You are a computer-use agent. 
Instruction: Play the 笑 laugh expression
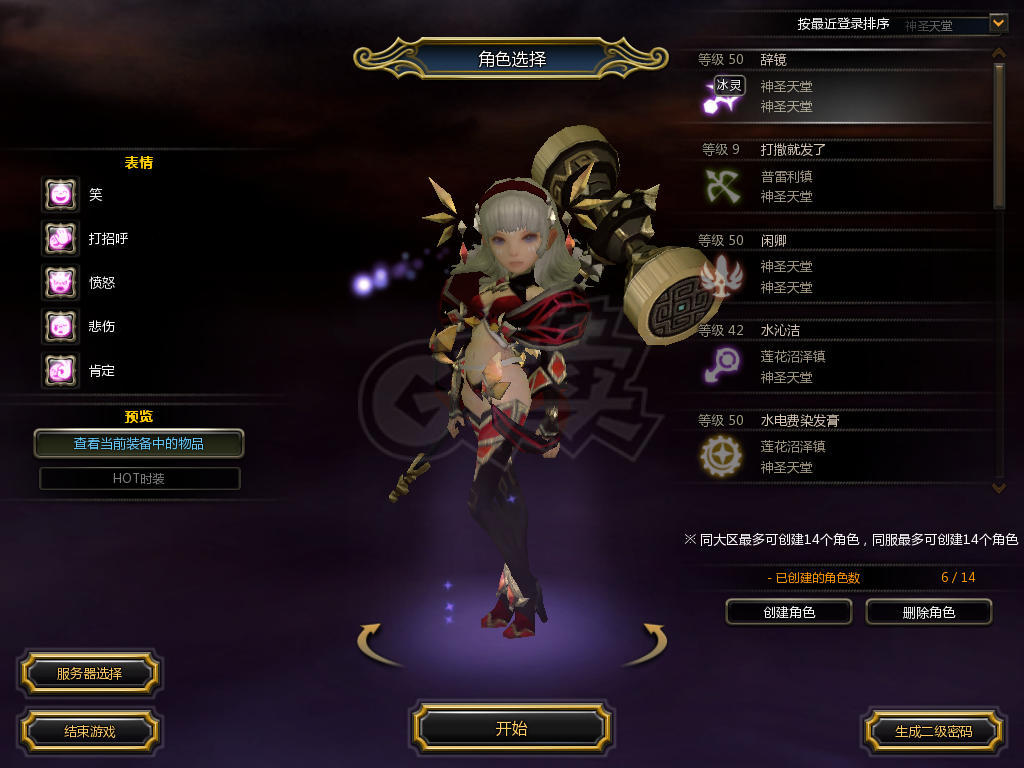[x=60, y=194]
